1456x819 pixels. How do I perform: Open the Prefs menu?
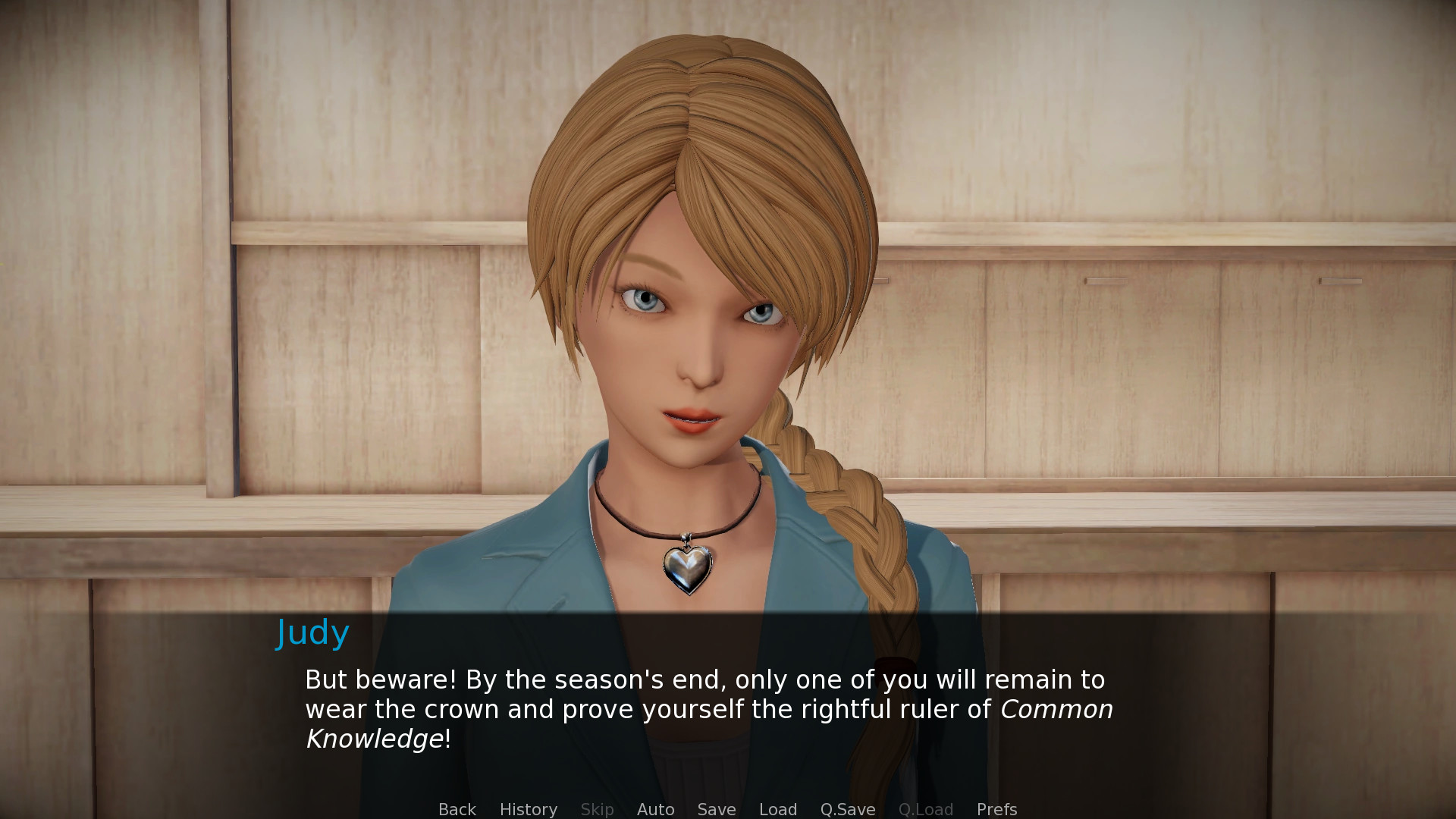pos(996,809)
